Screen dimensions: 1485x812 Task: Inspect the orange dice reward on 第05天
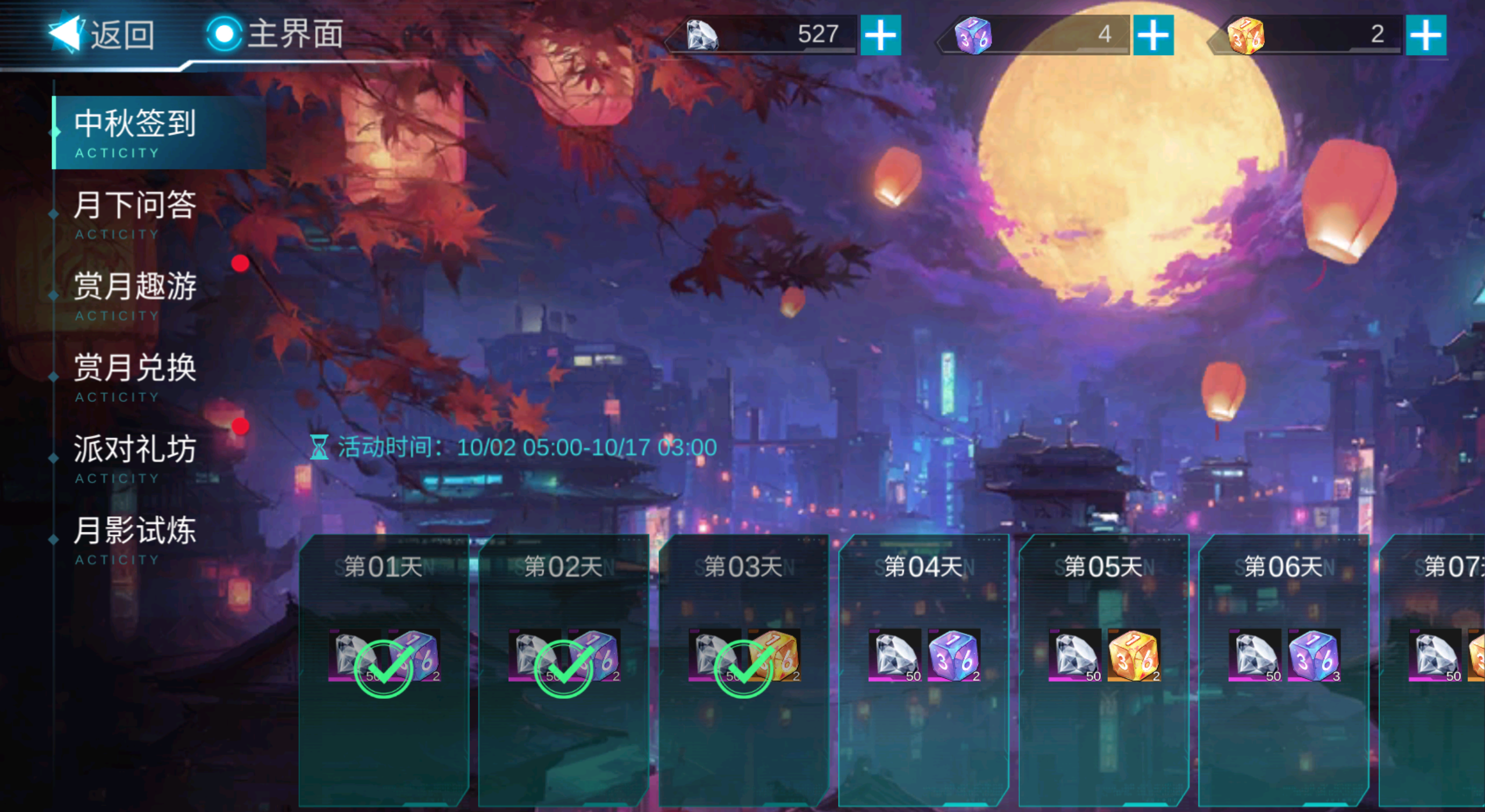(1133, 655)
